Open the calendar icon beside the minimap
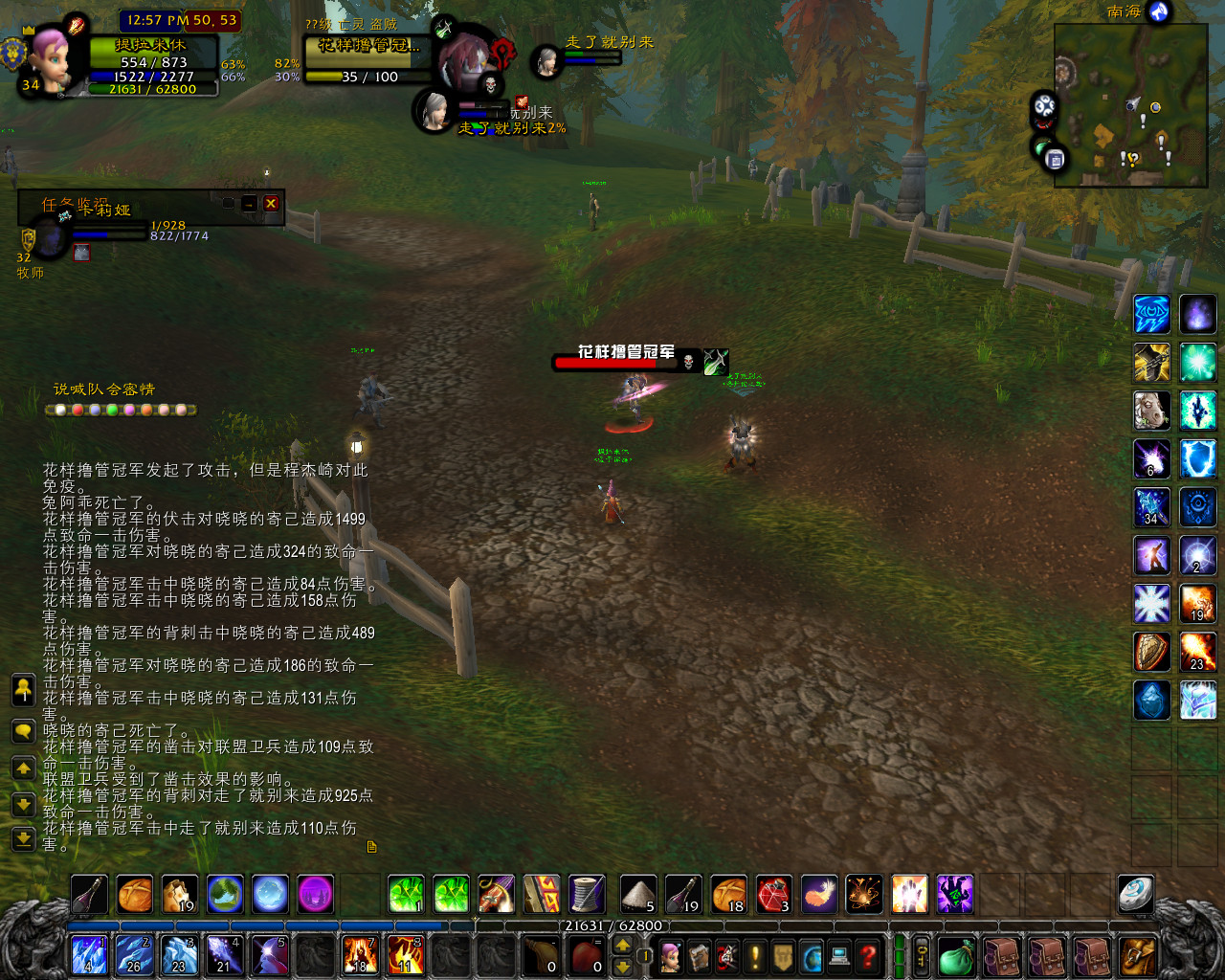 pyautogui.click(x=1056, y=159)
